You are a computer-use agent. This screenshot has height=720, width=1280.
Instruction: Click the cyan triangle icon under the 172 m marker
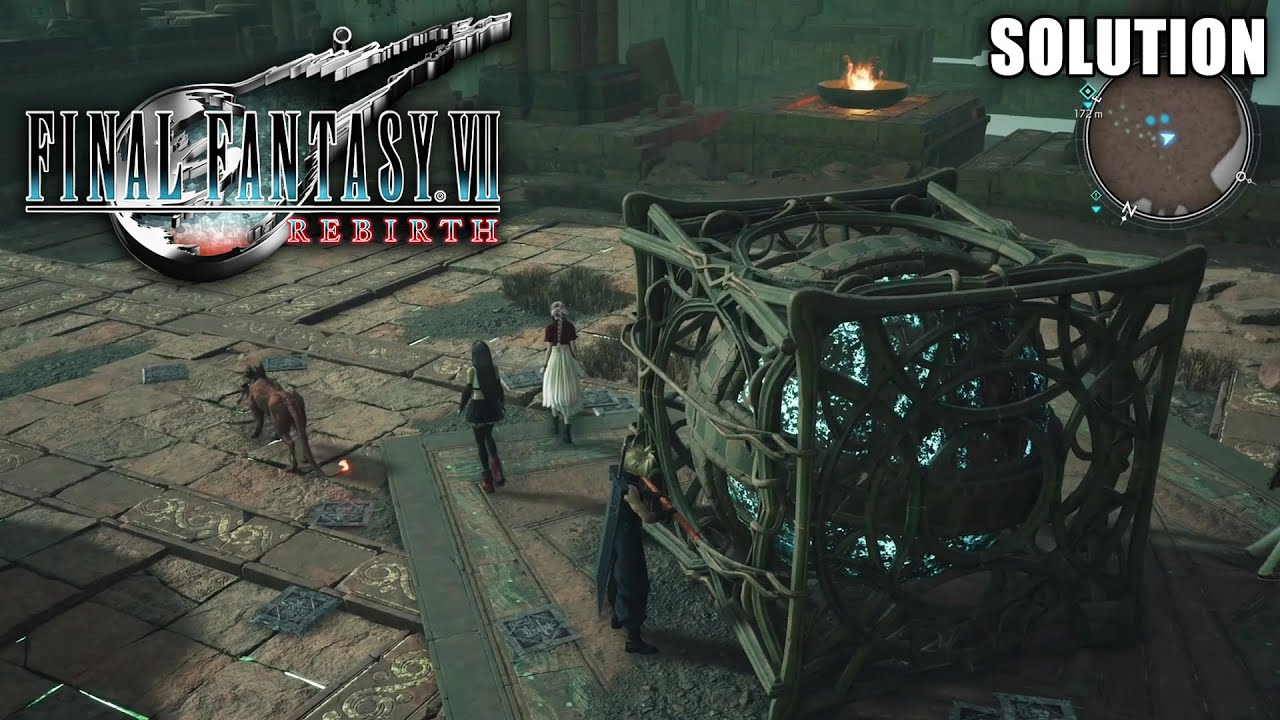[1088, 104]
